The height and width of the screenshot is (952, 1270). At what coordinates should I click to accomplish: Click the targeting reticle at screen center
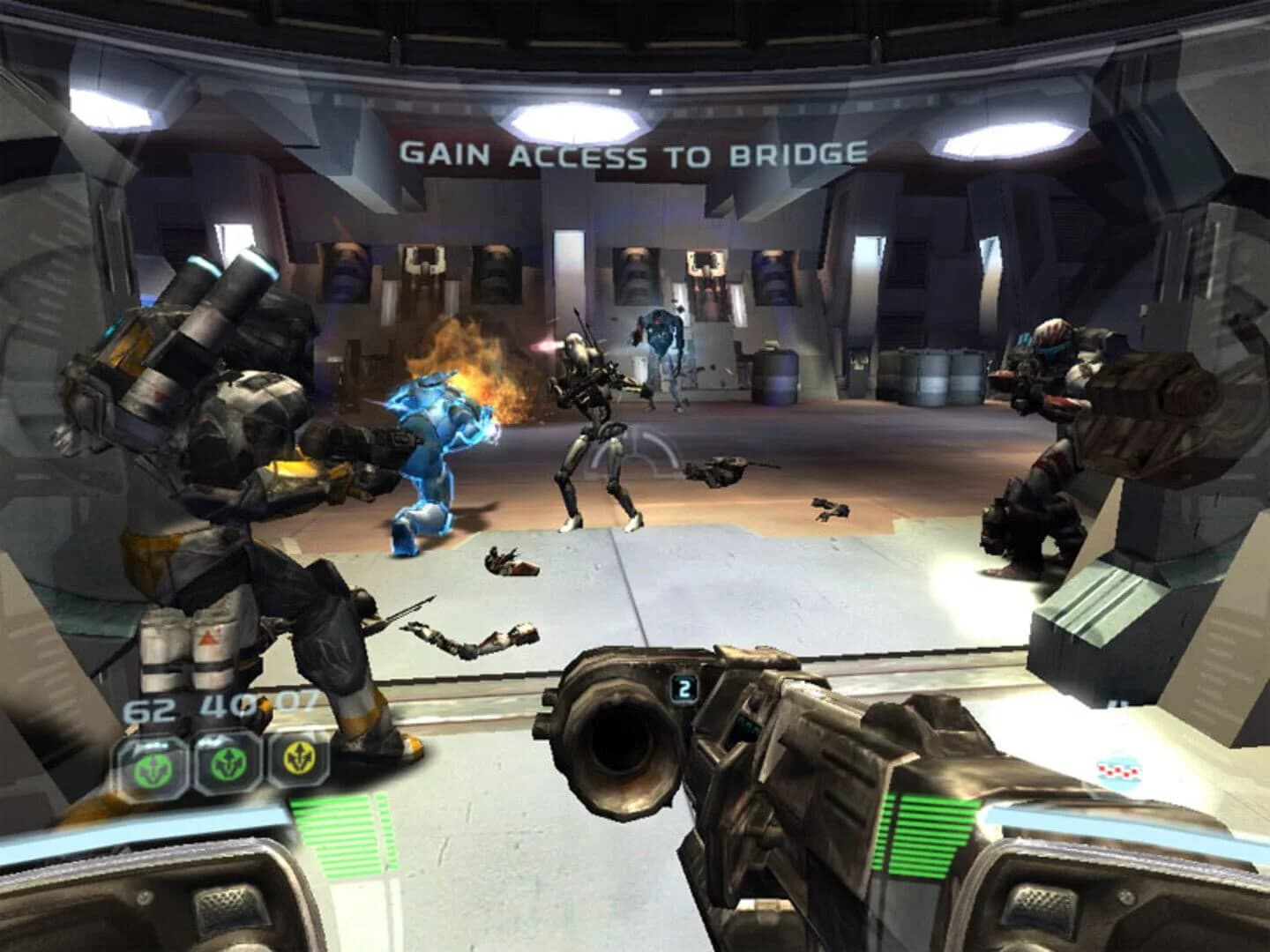tap(633, 452)
